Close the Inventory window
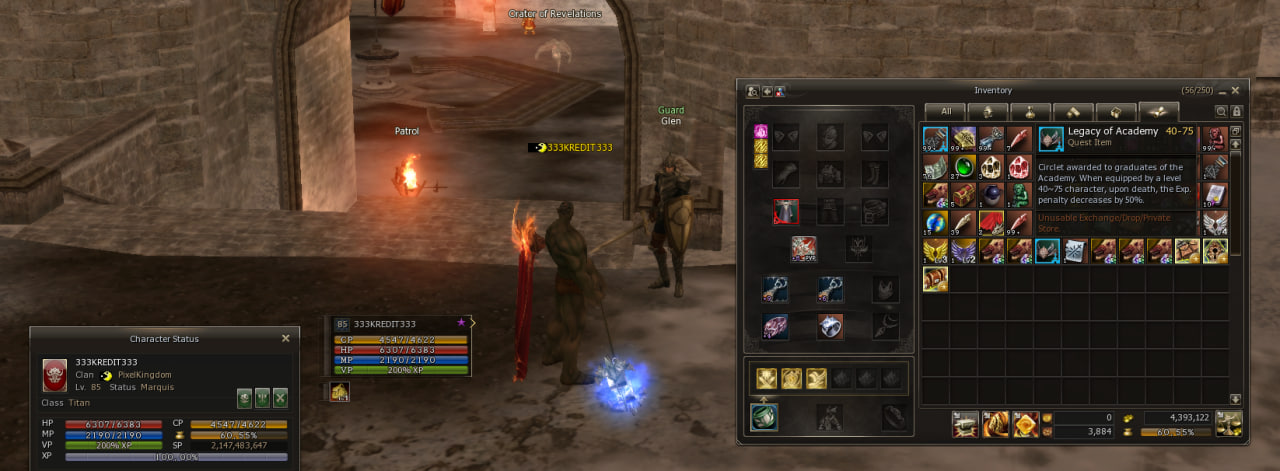 pos(1236,90)
